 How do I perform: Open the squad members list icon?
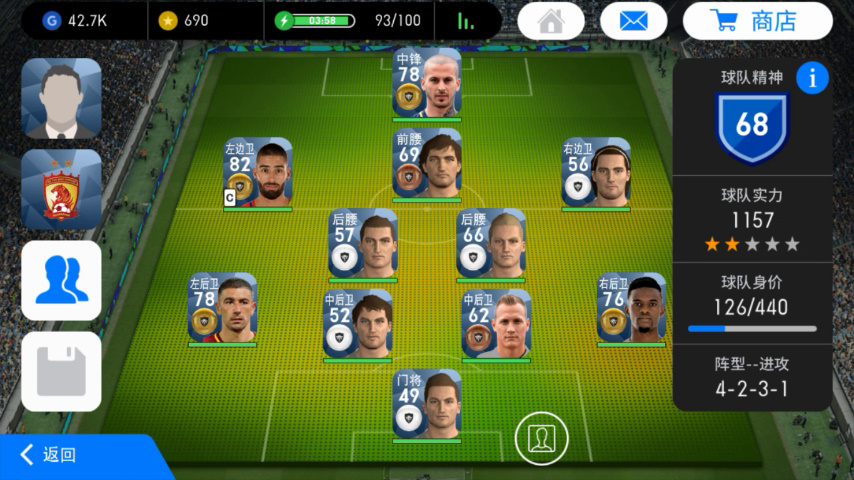coord(61,280)
